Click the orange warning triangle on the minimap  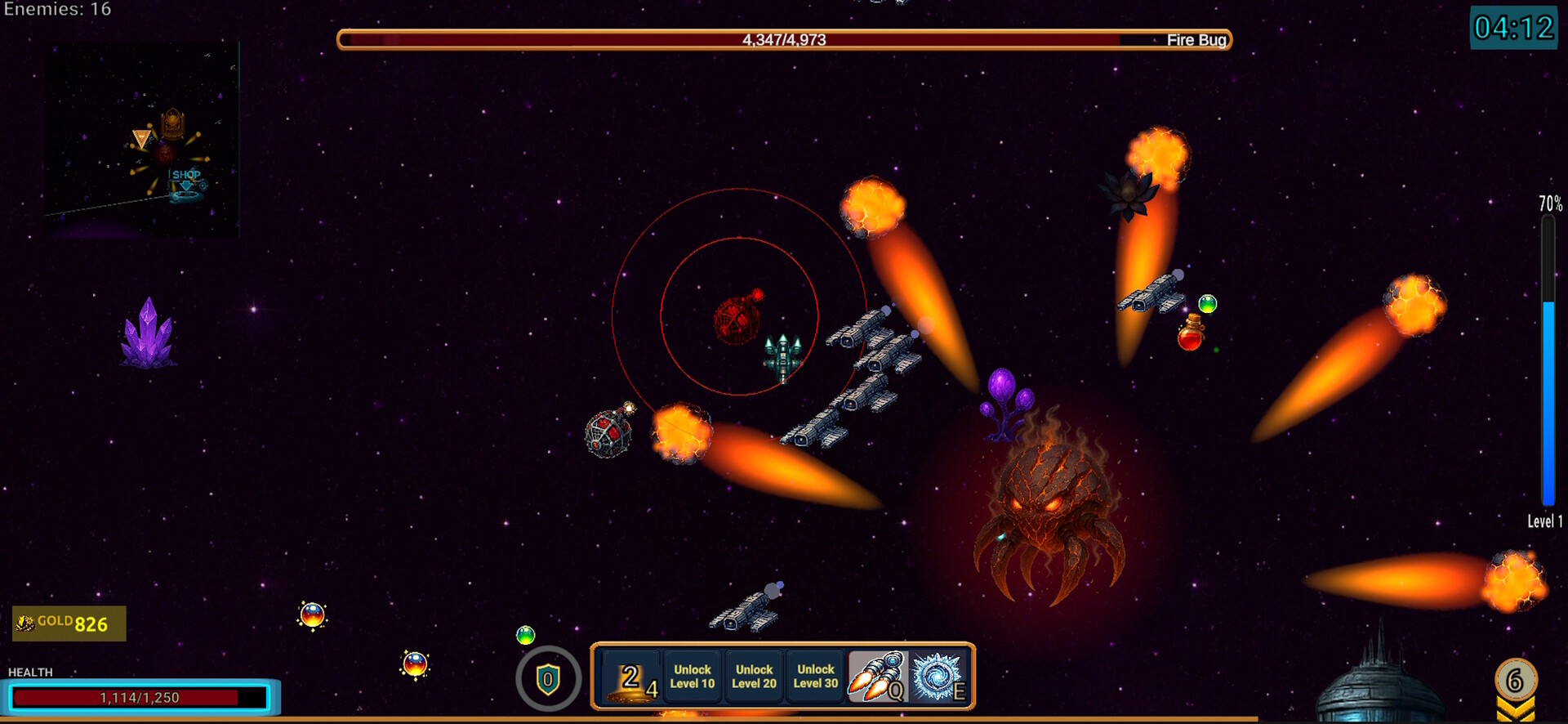pos(141,137)
